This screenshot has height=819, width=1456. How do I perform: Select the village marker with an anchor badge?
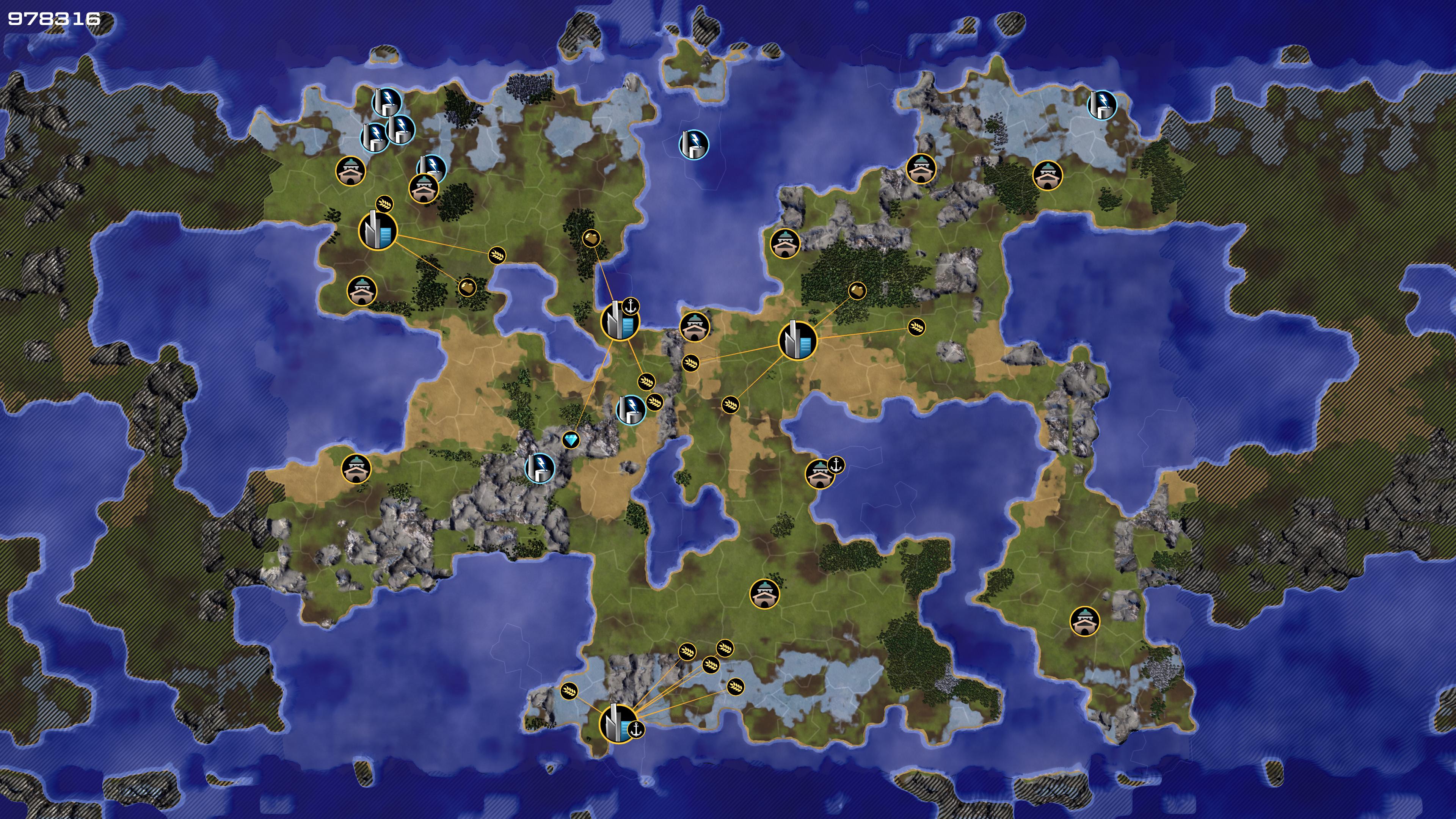(x=819, y=474)
